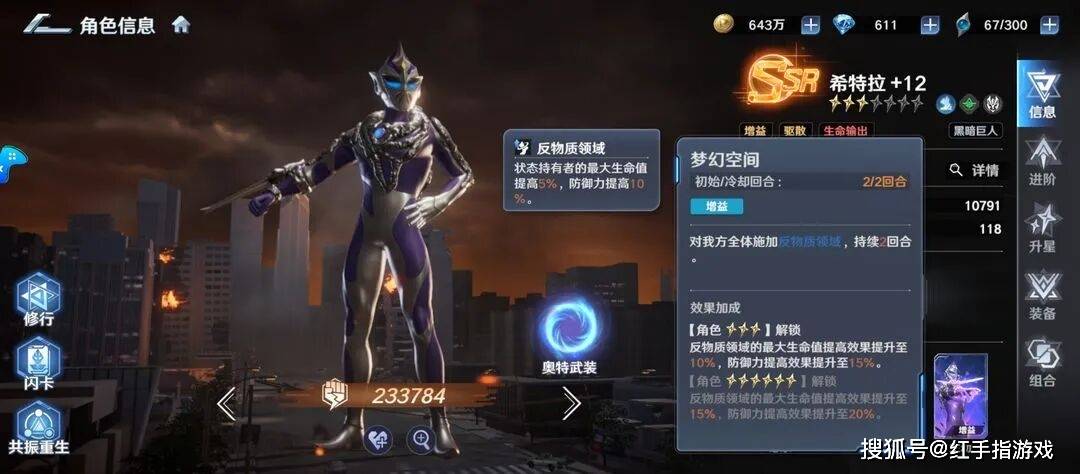Open the 进阶 tab
Image resolution: width=1080 pixels, height=474 pixels.
tap(1042, 161)
